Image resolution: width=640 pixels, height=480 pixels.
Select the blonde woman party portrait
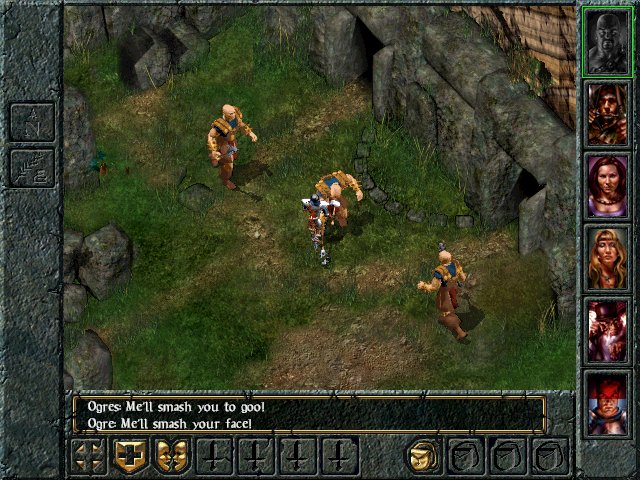tap(607, 258)
